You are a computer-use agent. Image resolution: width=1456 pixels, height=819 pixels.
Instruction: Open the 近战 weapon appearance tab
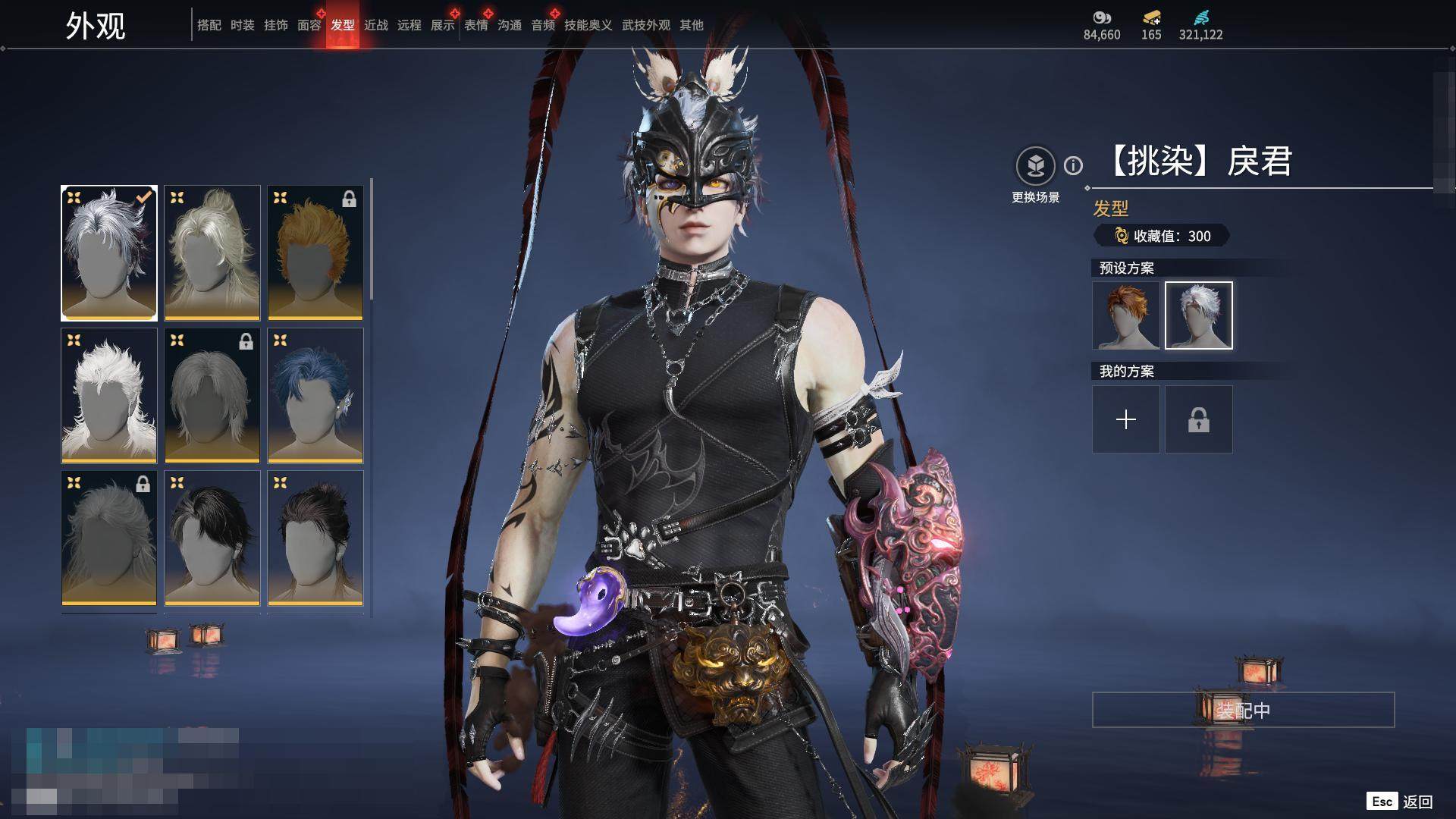(x=375, y=25)
